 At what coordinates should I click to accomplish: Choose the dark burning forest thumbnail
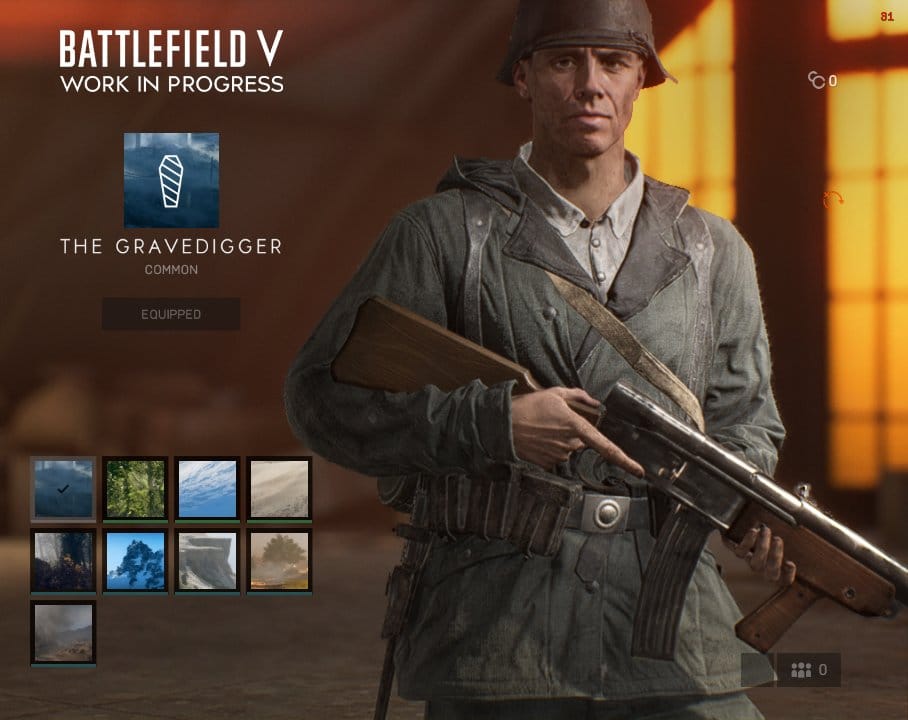pos(63,560)
